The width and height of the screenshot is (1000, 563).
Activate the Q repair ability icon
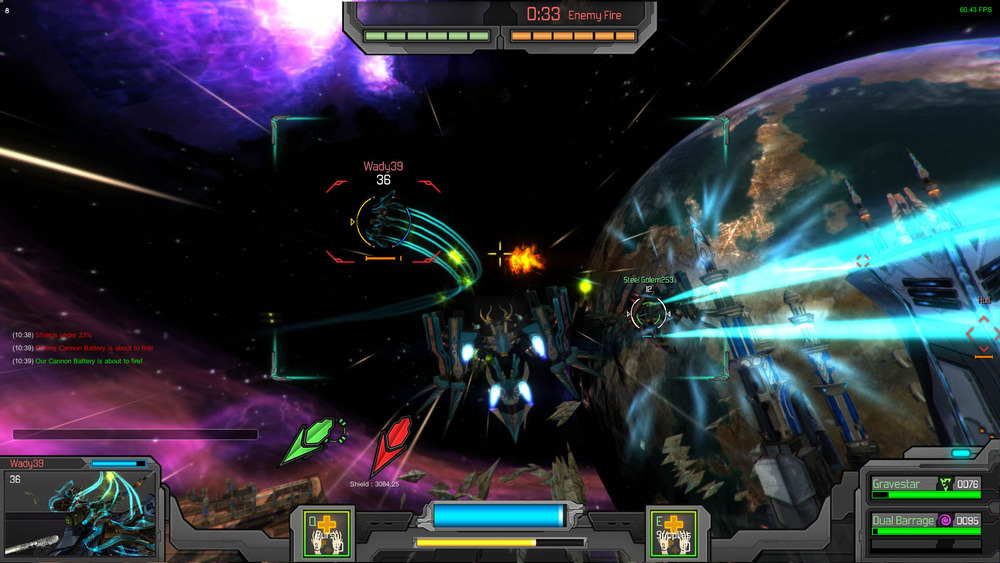point(324,533)
